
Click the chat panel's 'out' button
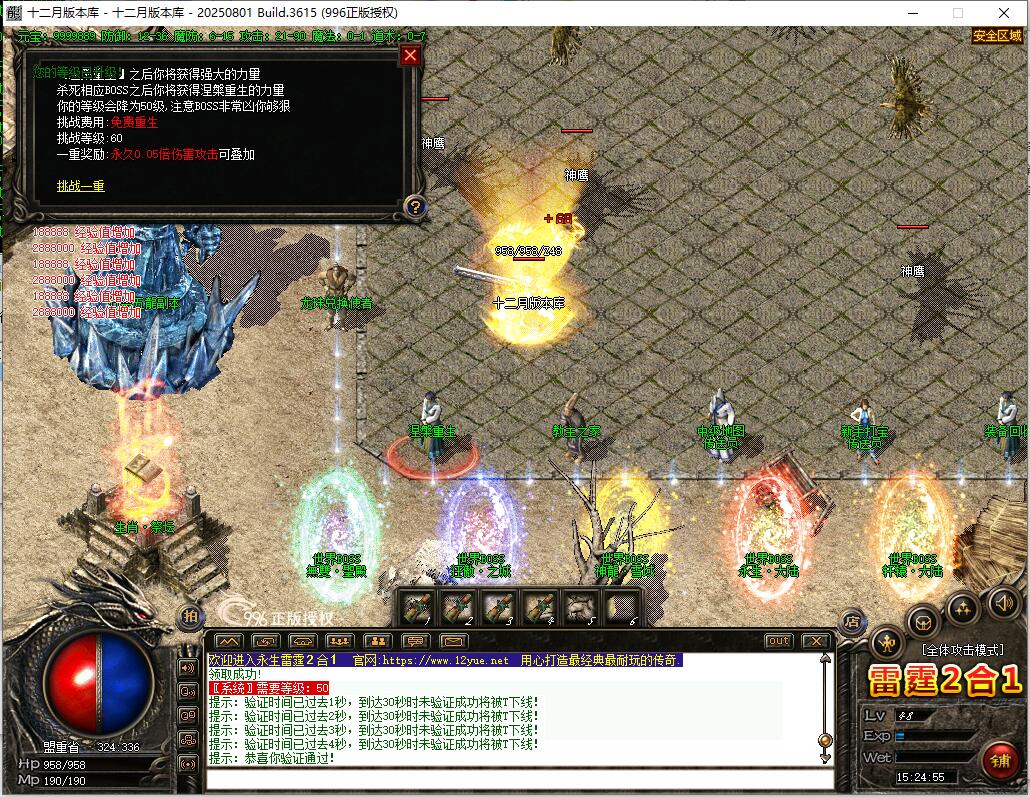pyautogui.click(x=778, y=641)
